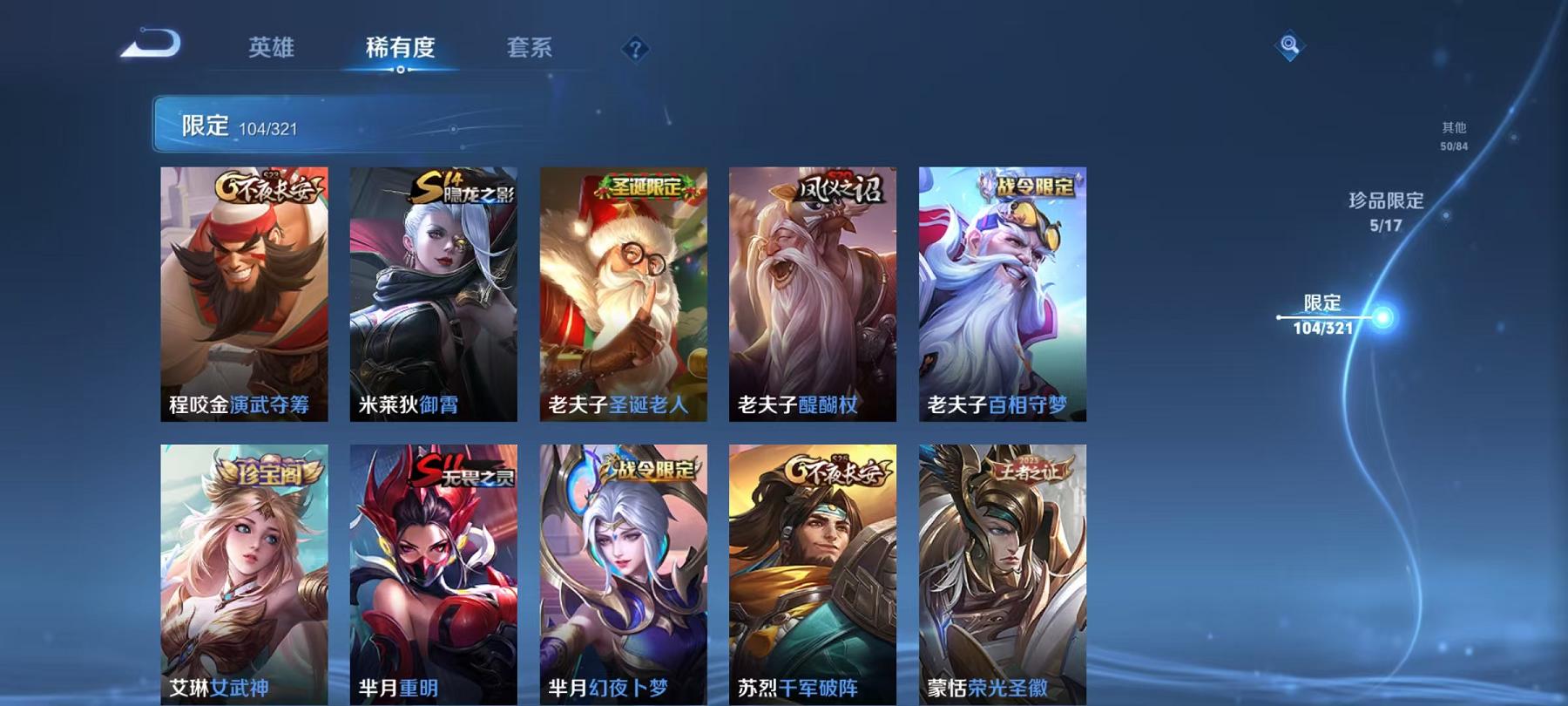Click the glowing dot beside 限定 104/321
The width and height of the screenshot is (1568, 706).
1385,317
